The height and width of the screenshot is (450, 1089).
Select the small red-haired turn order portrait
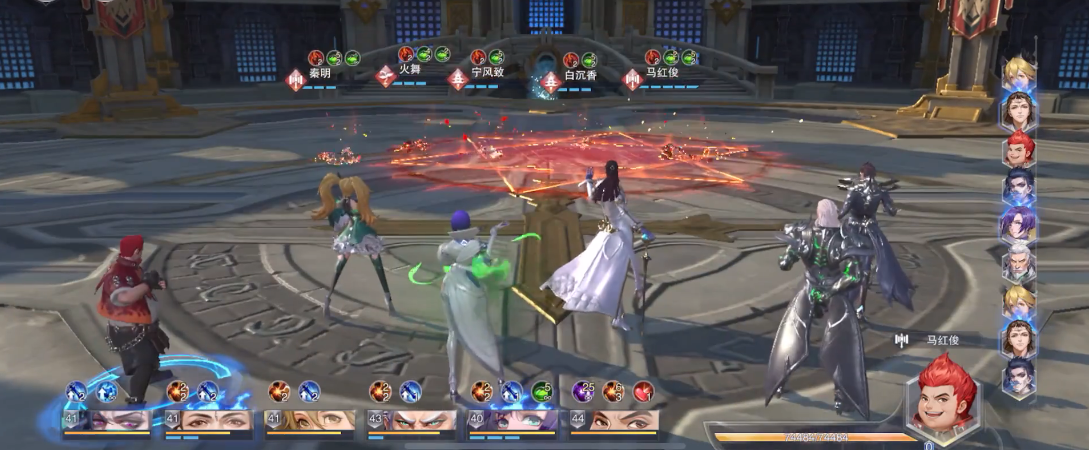point(1018,150)
